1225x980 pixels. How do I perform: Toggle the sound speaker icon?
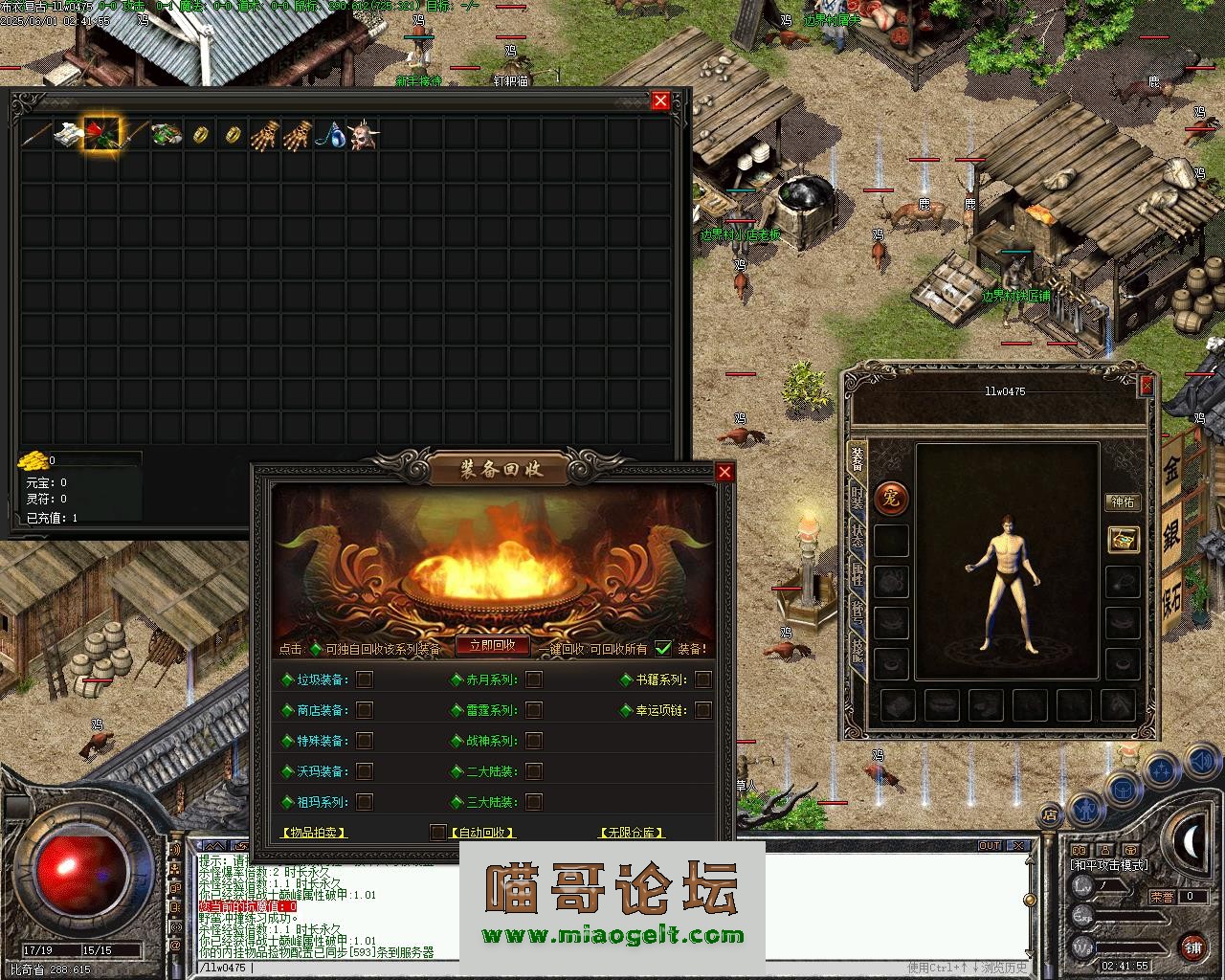pyautogui.click(x=1200, y=761)
